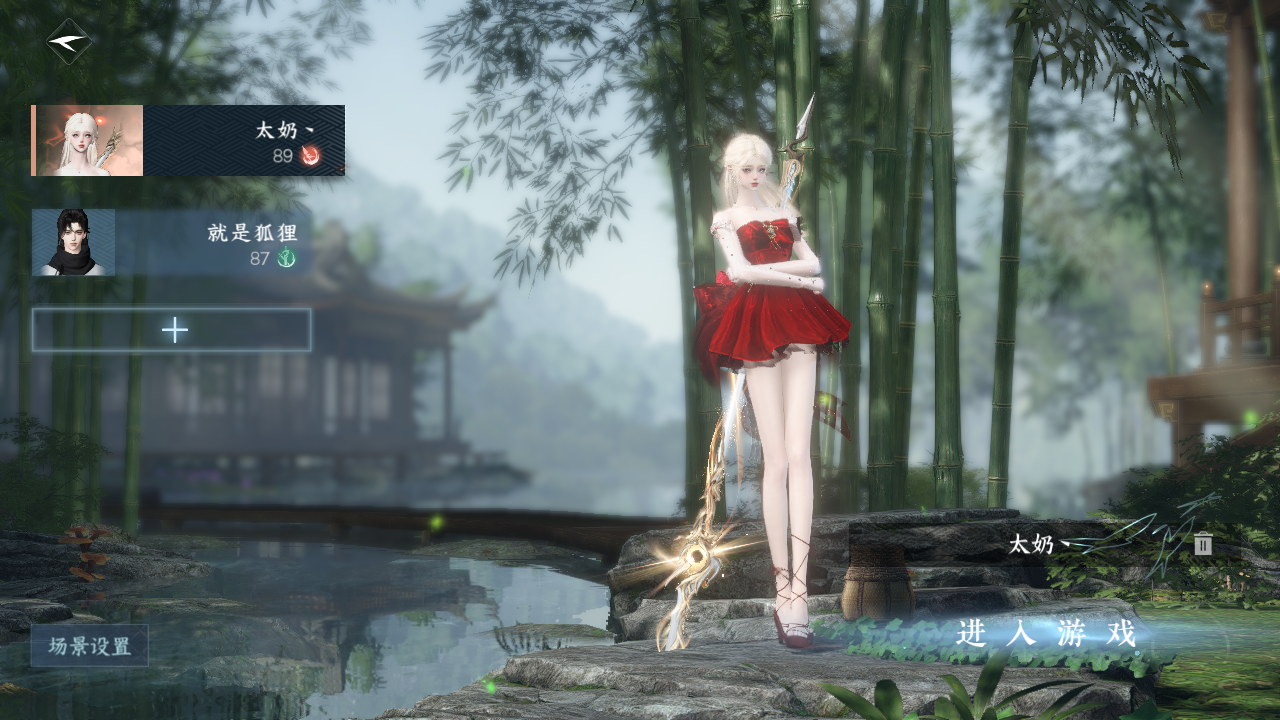Image resolution: width=1280 pixels, height=720 pixels.
Task: Select the 太奶 level 89 character row
Action: pyautogui.click(x=188, y=141)
